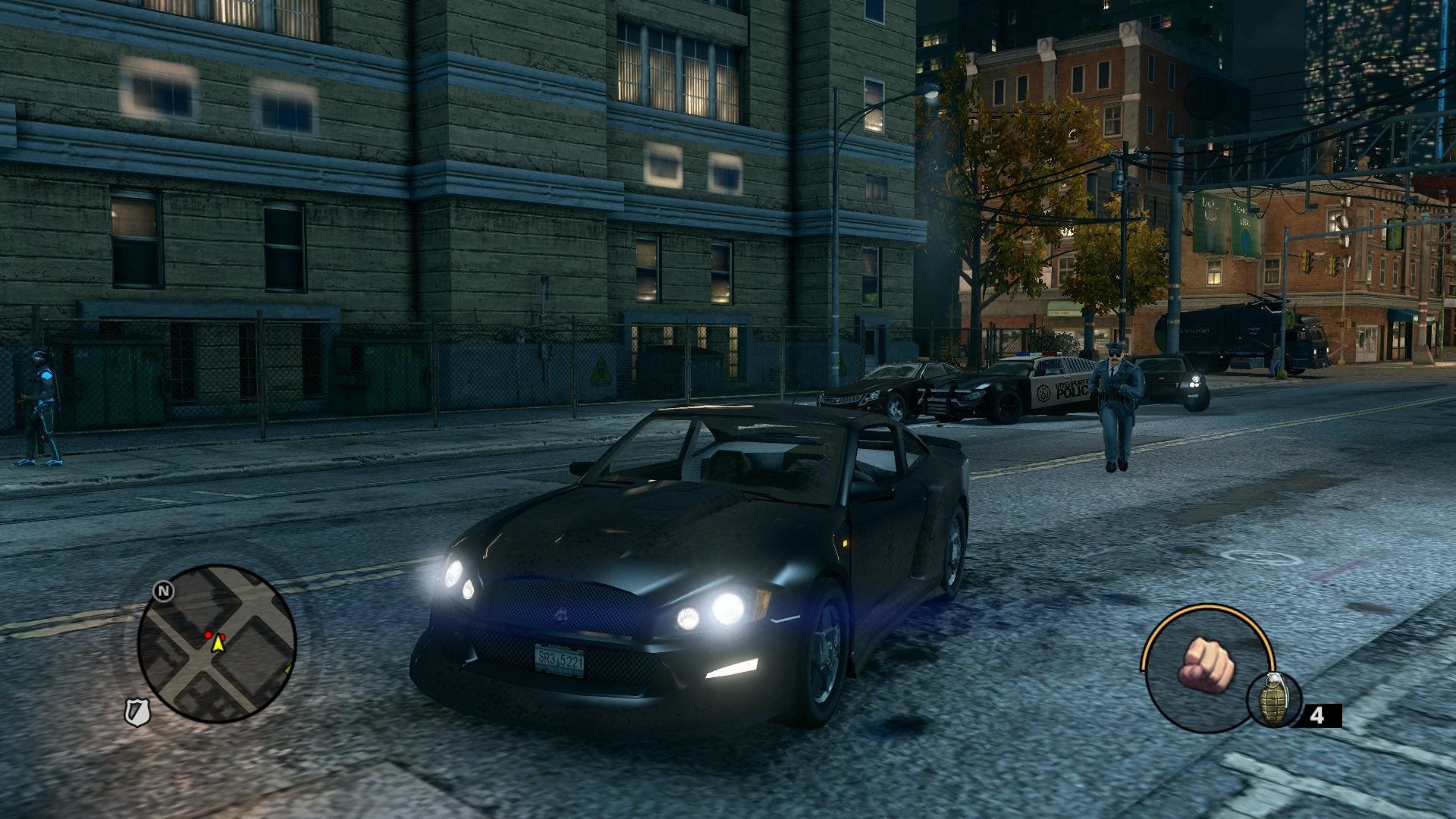Click the circular minimap
This screenshot has width=1456, height=819.
[x=216, y=643]
